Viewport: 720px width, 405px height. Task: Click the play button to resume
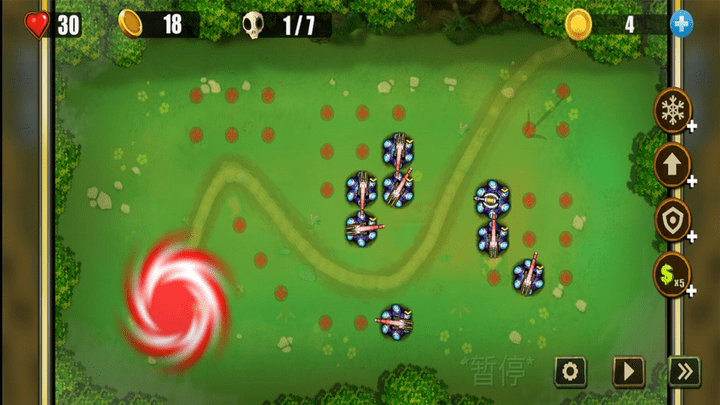pyautogui.click(x=628, y=372)
